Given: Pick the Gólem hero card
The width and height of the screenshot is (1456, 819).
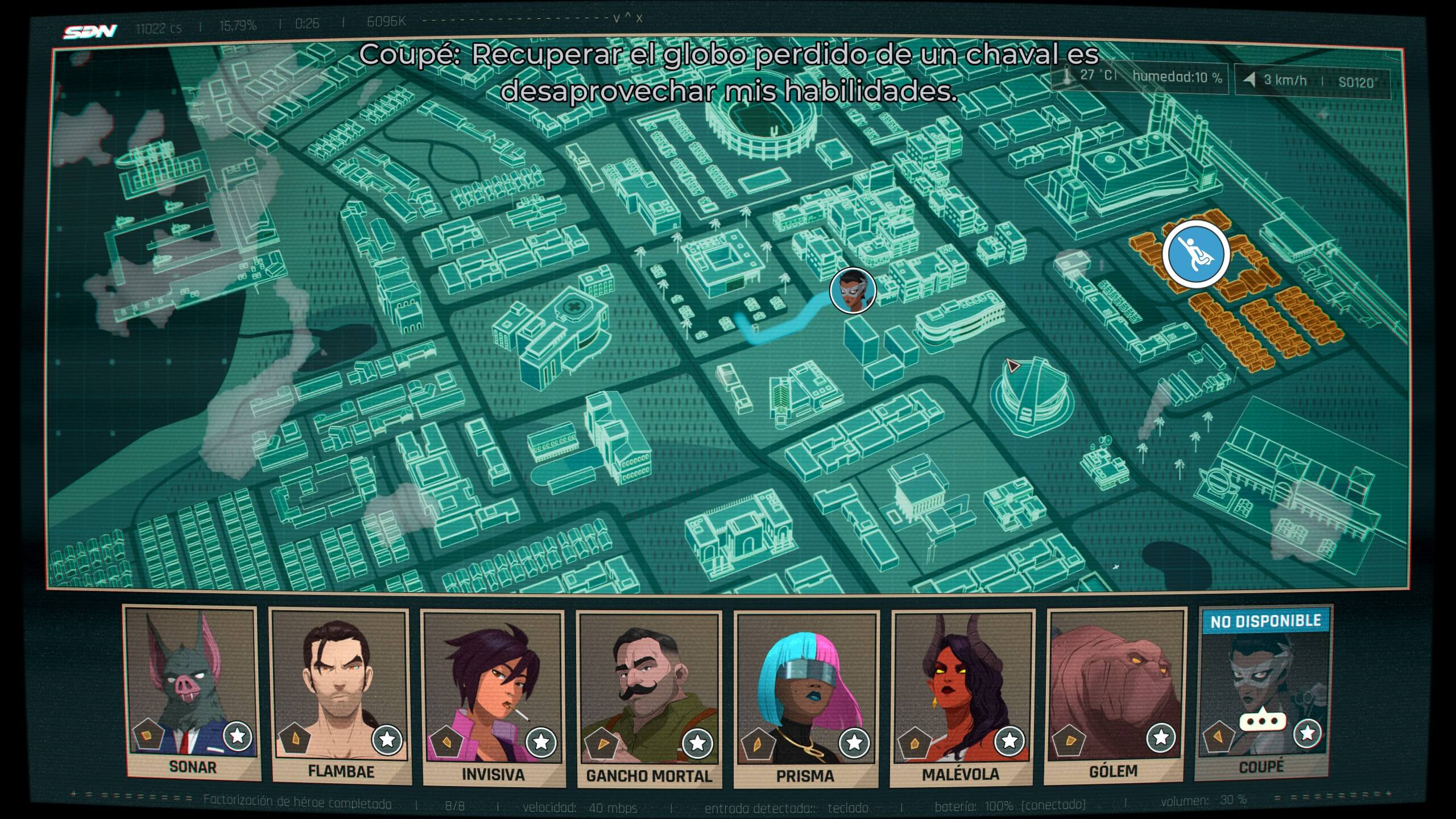Looking at the screenshot, I should tap(1114, 693).
